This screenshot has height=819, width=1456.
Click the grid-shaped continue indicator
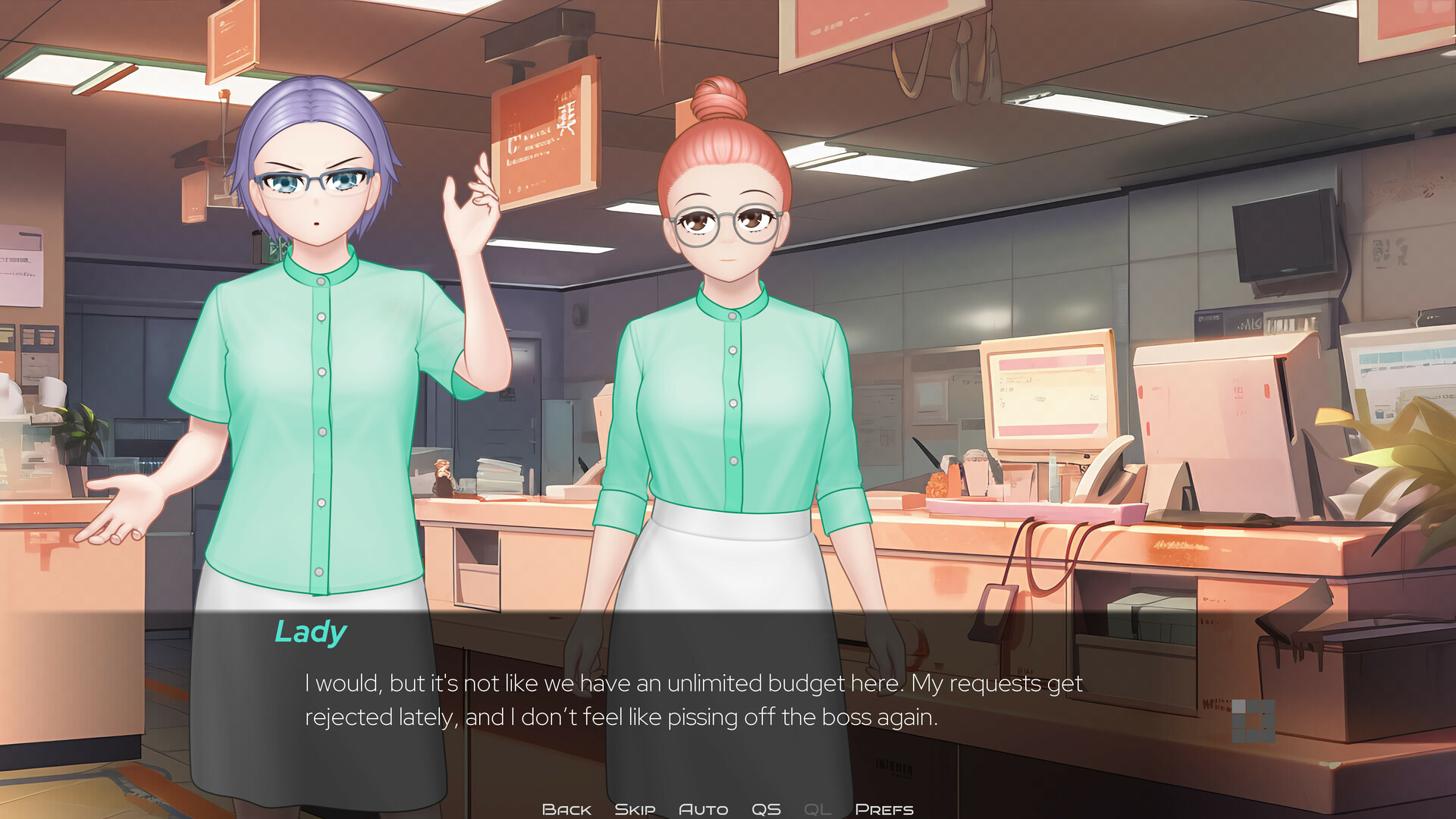(x=1254, y=721)
